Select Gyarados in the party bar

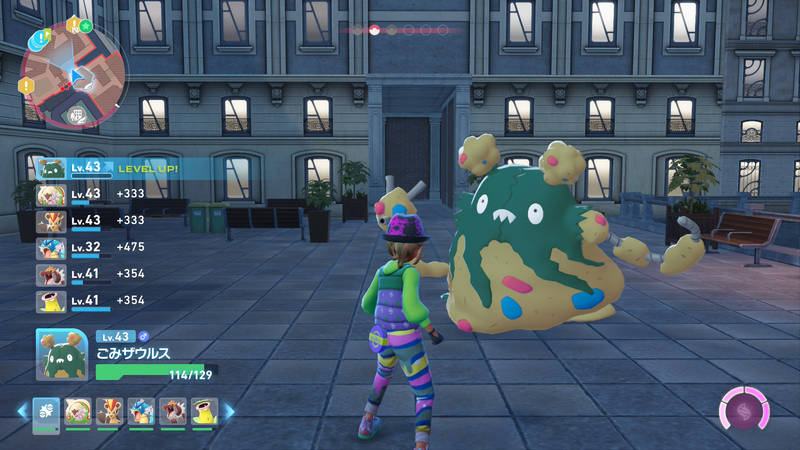139,410
